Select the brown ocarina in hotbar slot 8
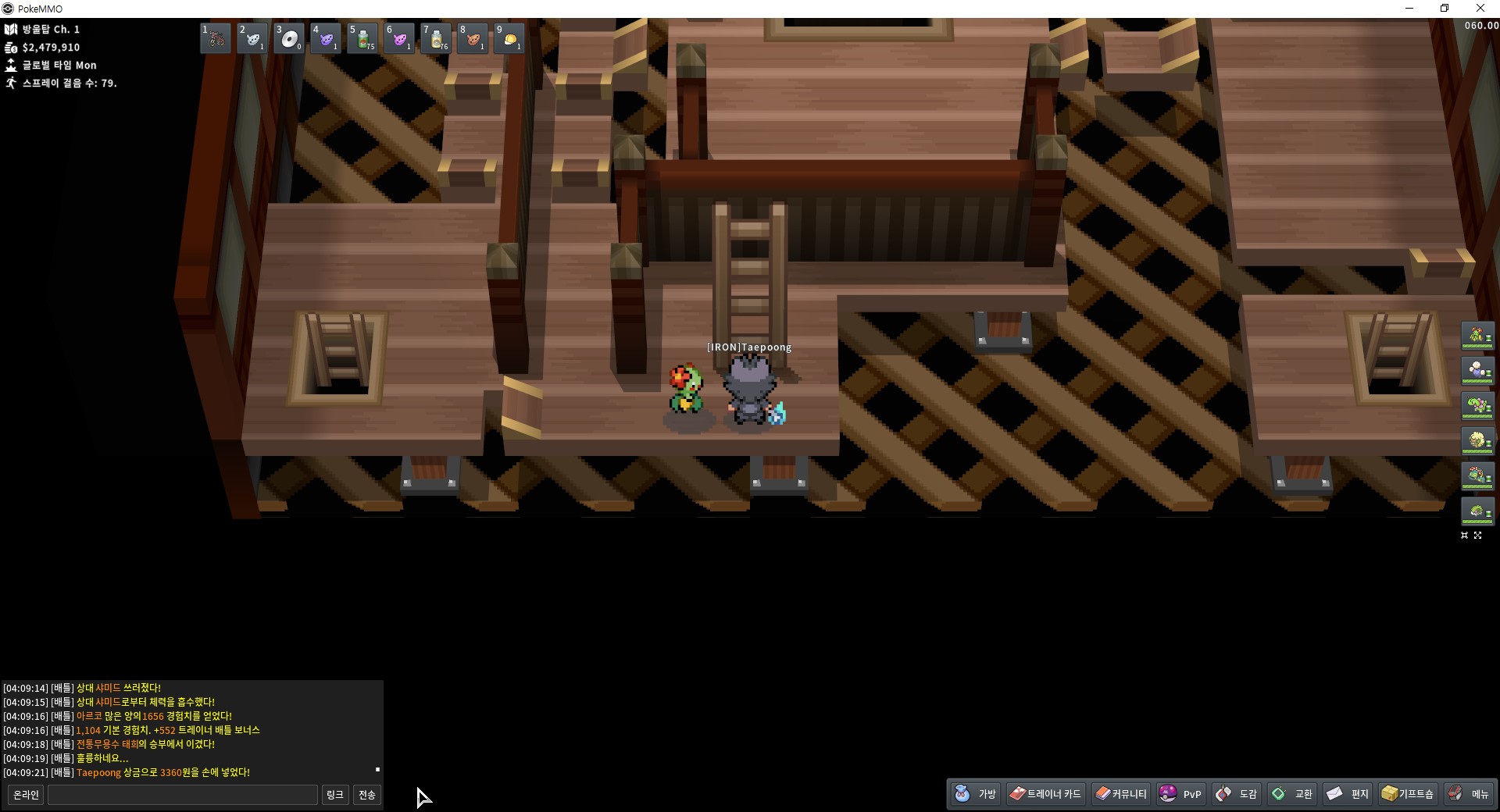1500x812 pixels. pos(473,38)
